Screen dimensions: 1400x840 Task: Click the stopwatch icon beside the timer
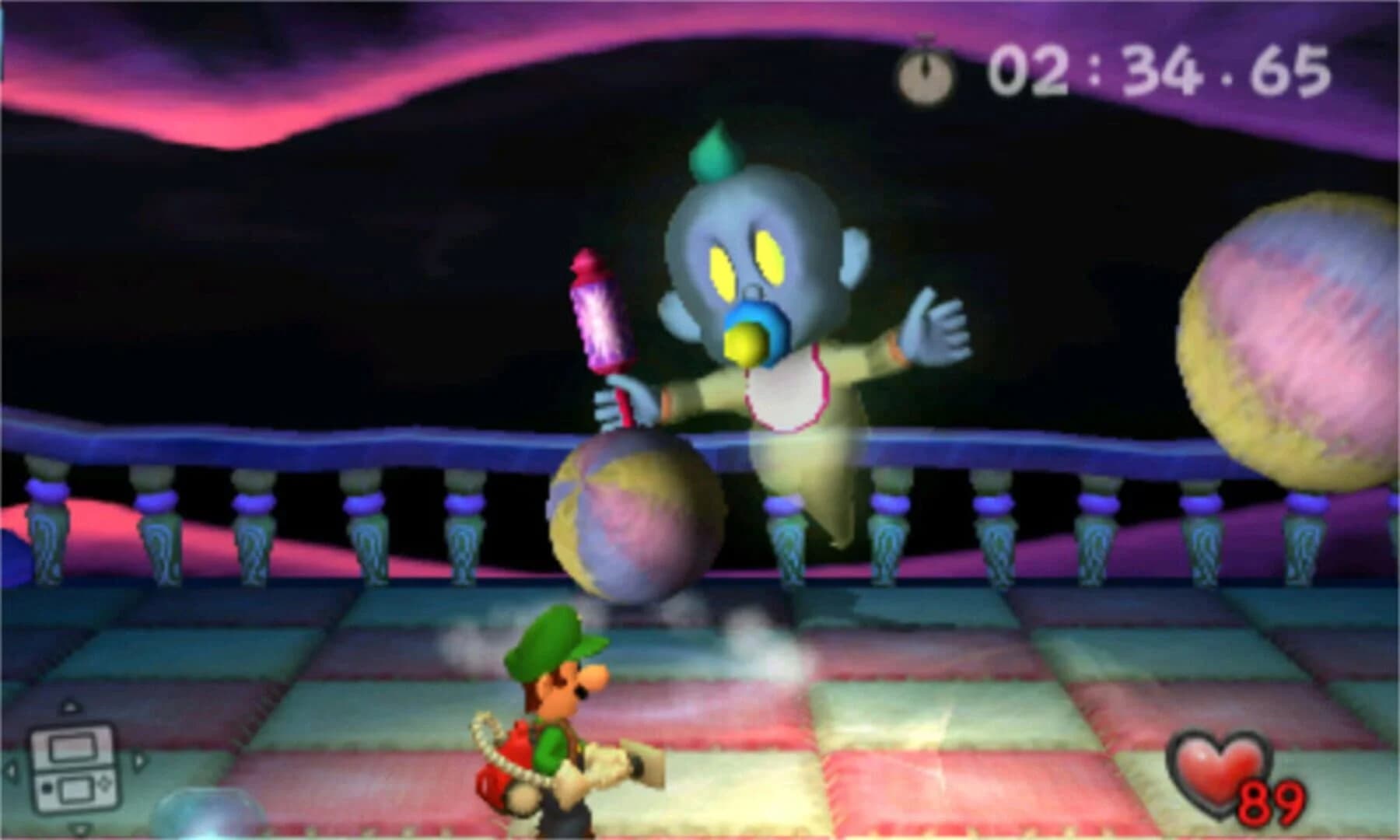tap(924, 72)
